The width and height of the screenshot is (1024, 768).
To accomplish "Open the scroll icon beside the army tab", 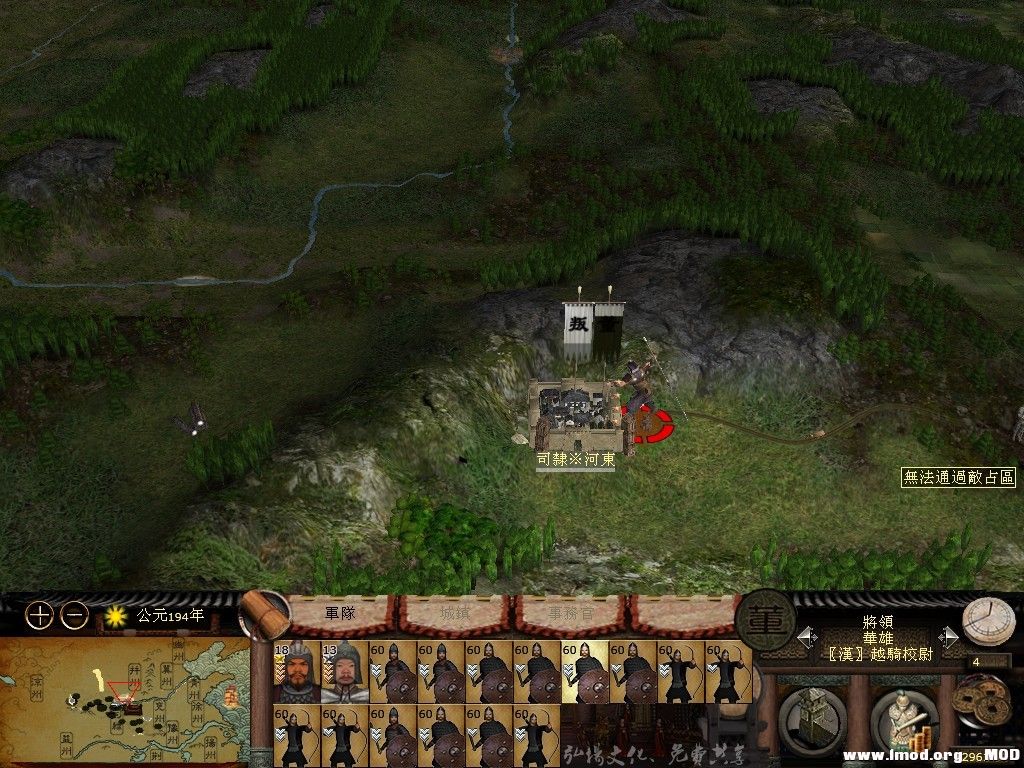I will [263, 613].
